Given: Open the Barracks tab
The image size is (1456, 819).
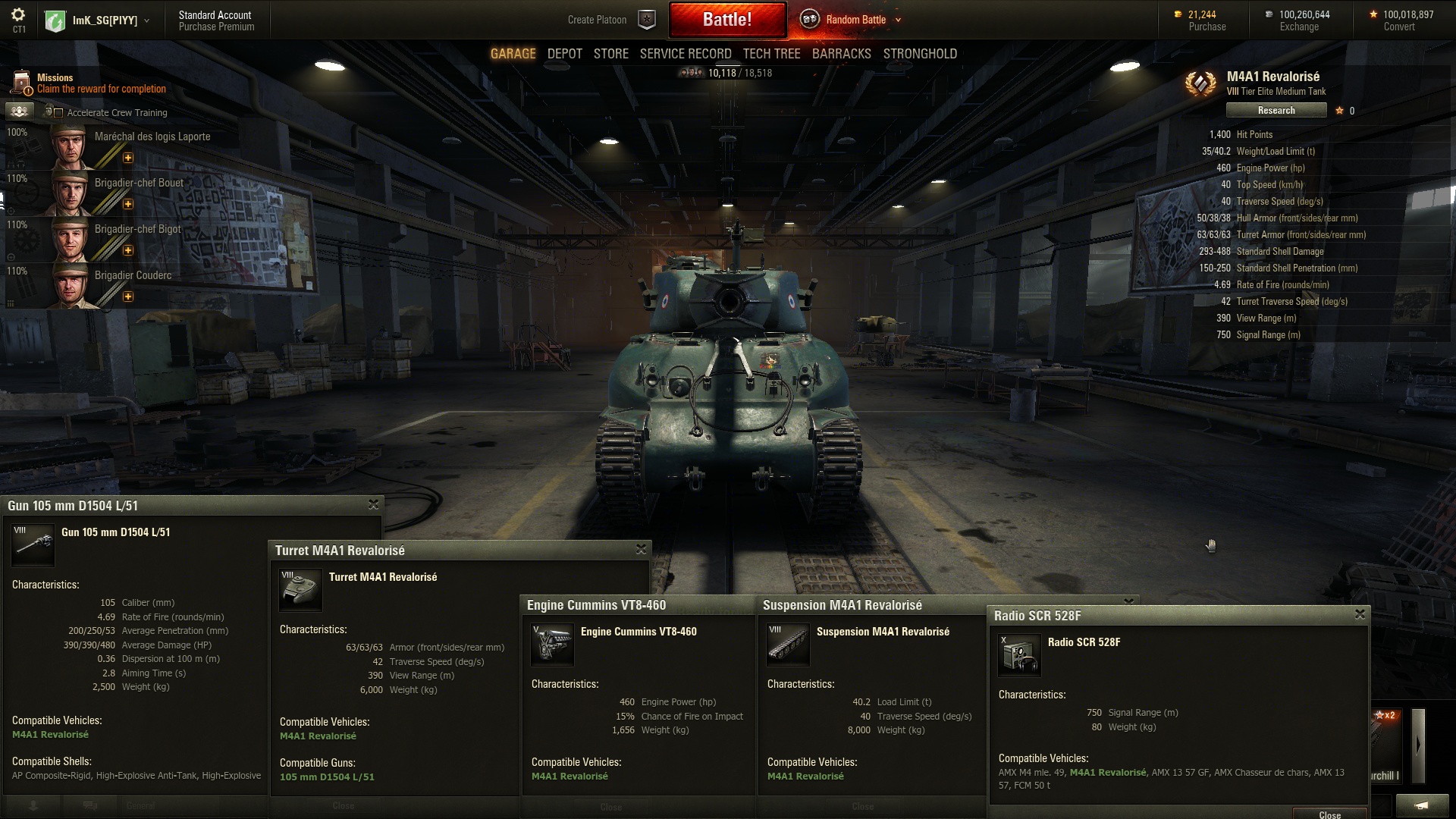Looking at the screenshot, I should click(x=841, y=54).
